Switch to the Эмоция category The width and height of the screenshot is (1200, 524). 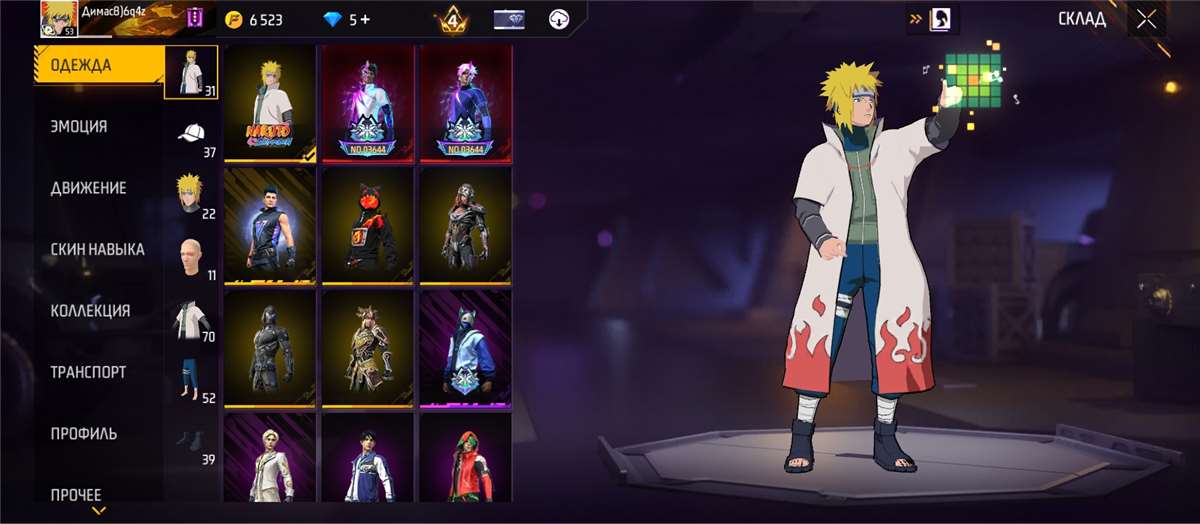click(x=80, y=127)
